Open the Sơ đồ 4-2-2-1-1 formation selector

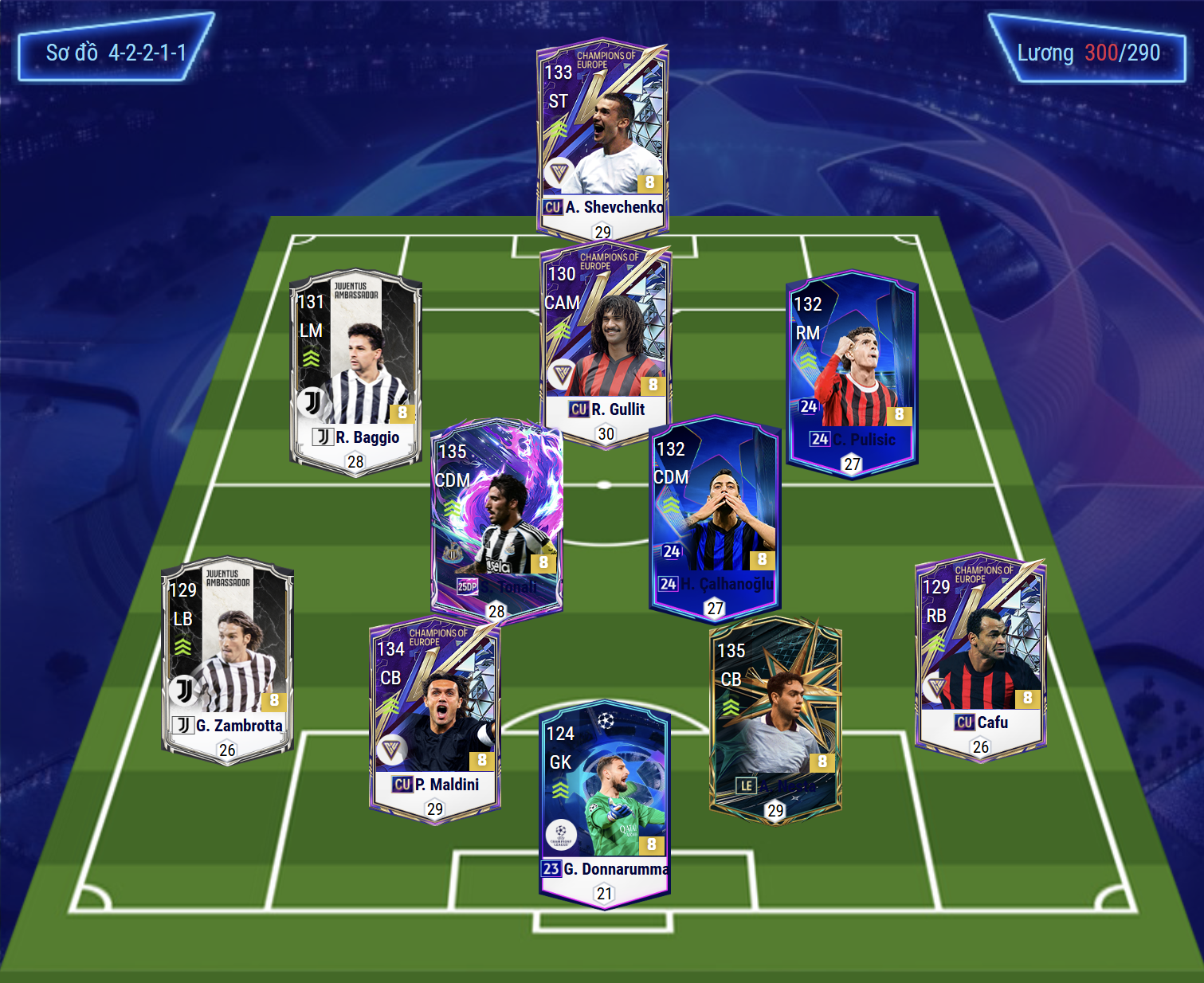tap(116, 53)
